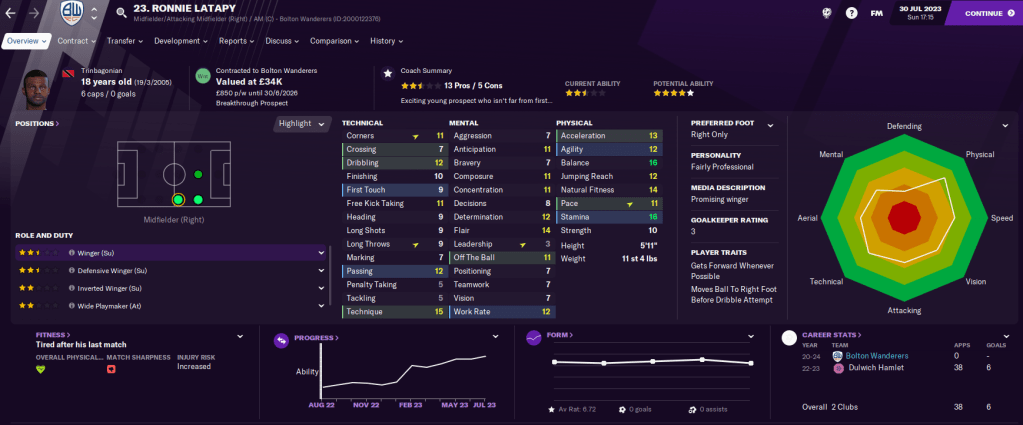This screenshot has width=1023, height=425.
Task: Open the Discuss menu
Action: (x=282, y=41)
